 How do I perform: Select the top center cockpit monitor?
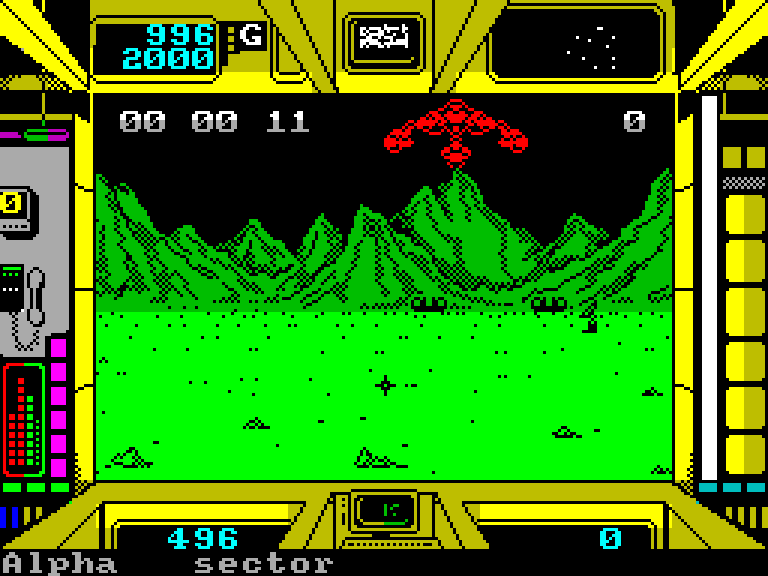pyautogui.click(x=384, y=39)
